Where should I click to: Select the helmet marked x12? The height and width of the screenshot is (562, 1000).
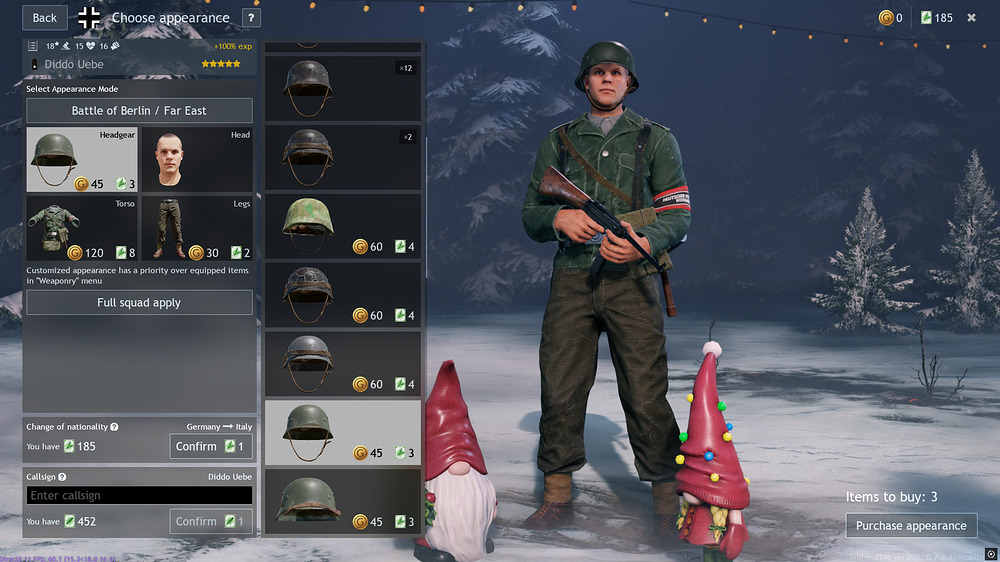click(x=342, y=88)
